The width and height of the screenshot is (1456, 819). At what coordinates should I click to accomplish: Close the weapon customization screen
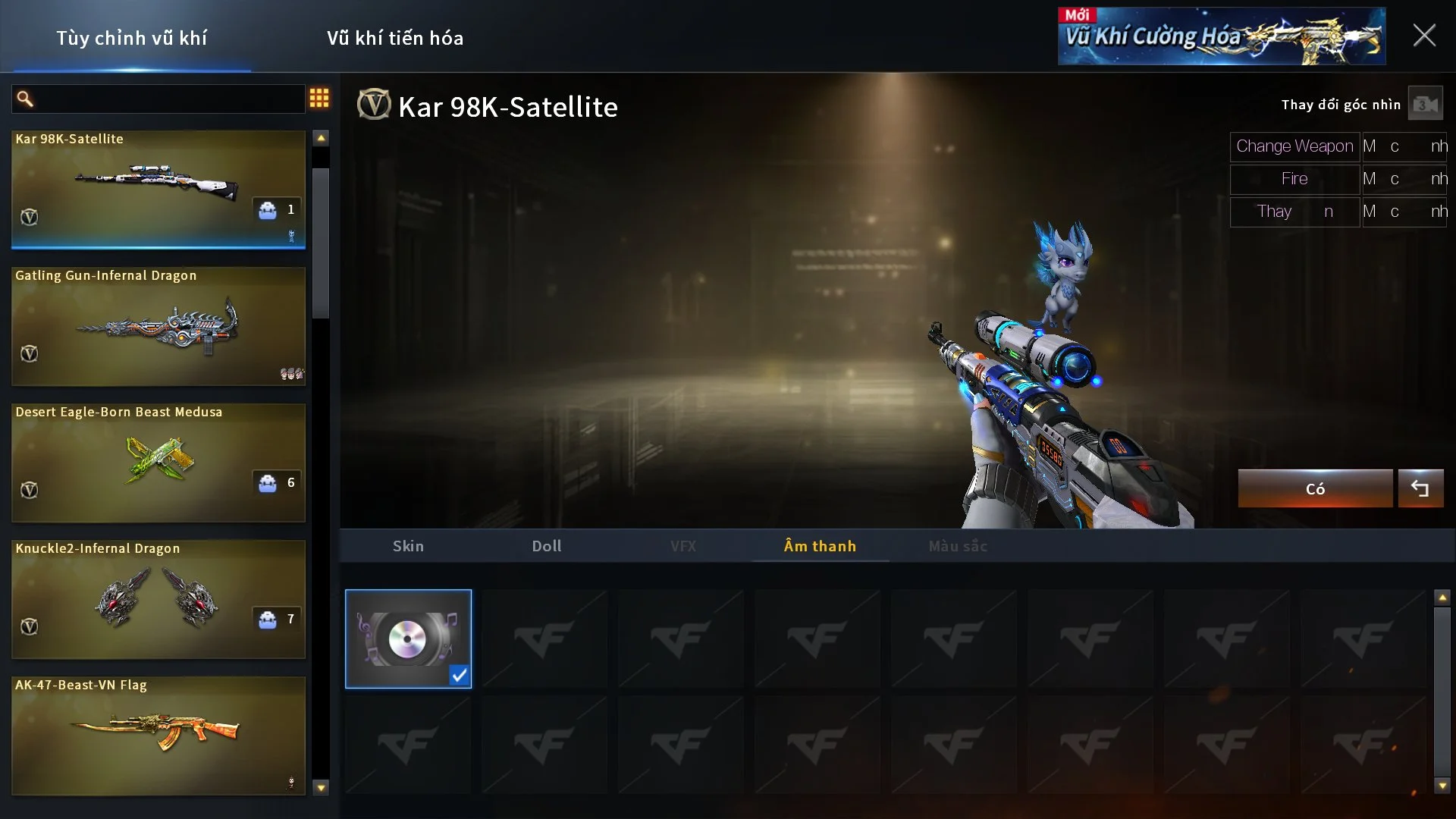point(1423,36)
